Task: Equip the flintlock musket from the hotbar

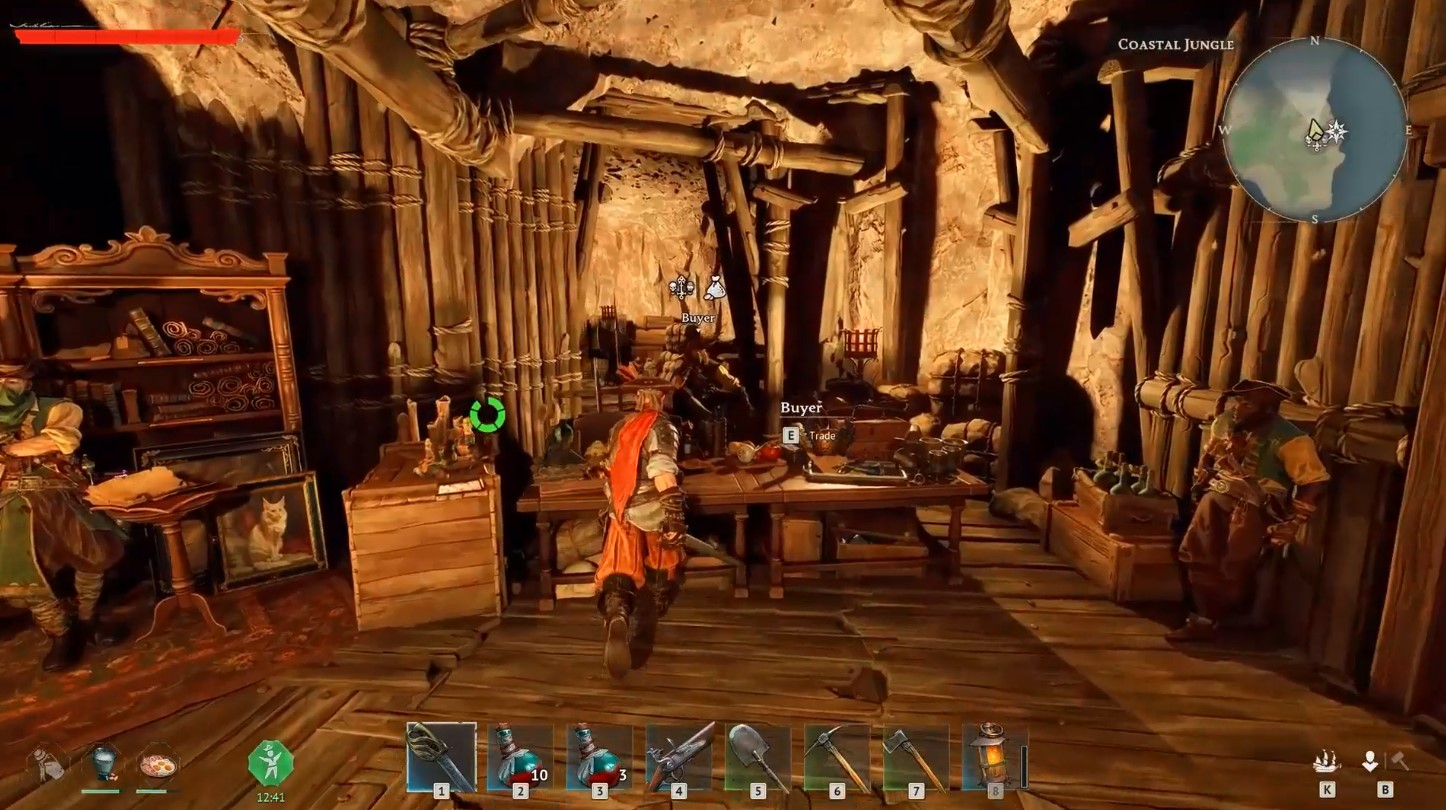Action: click(x=679, y=757)
